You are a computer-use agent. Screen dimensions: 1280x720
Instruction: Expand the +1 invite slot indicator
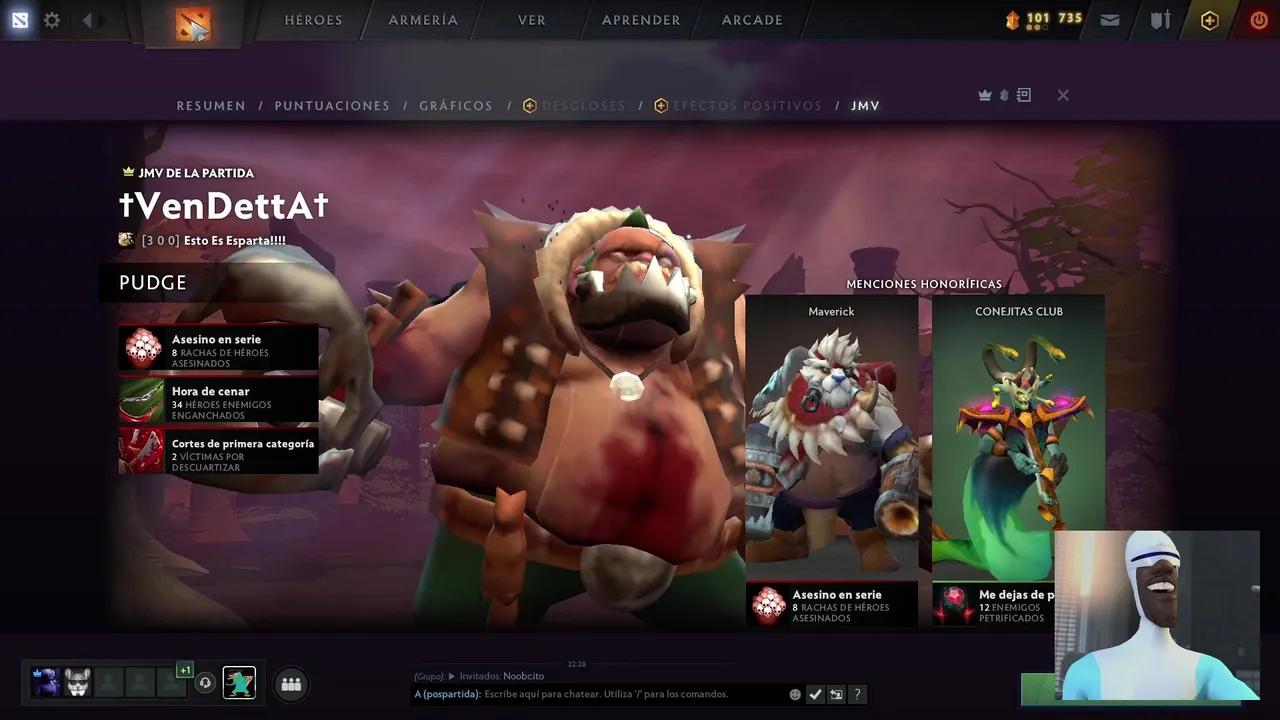tap(183, 671)
